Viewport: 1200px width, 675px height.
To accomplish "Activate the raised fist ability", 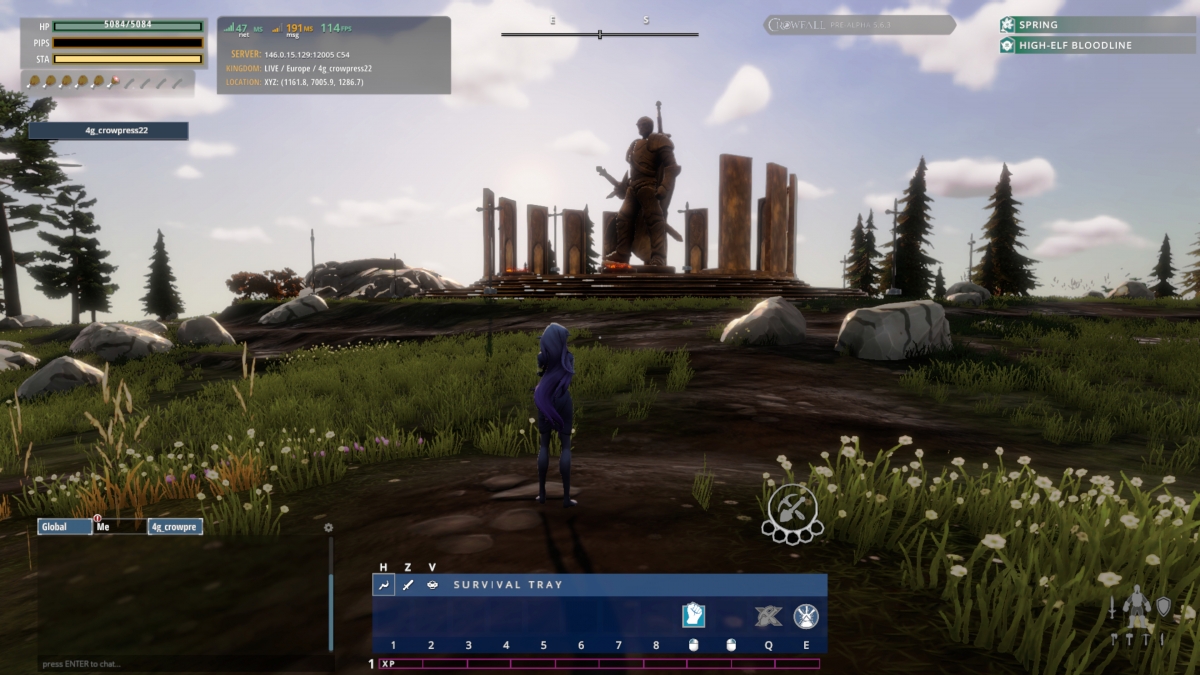I will (x=694, y=615).
